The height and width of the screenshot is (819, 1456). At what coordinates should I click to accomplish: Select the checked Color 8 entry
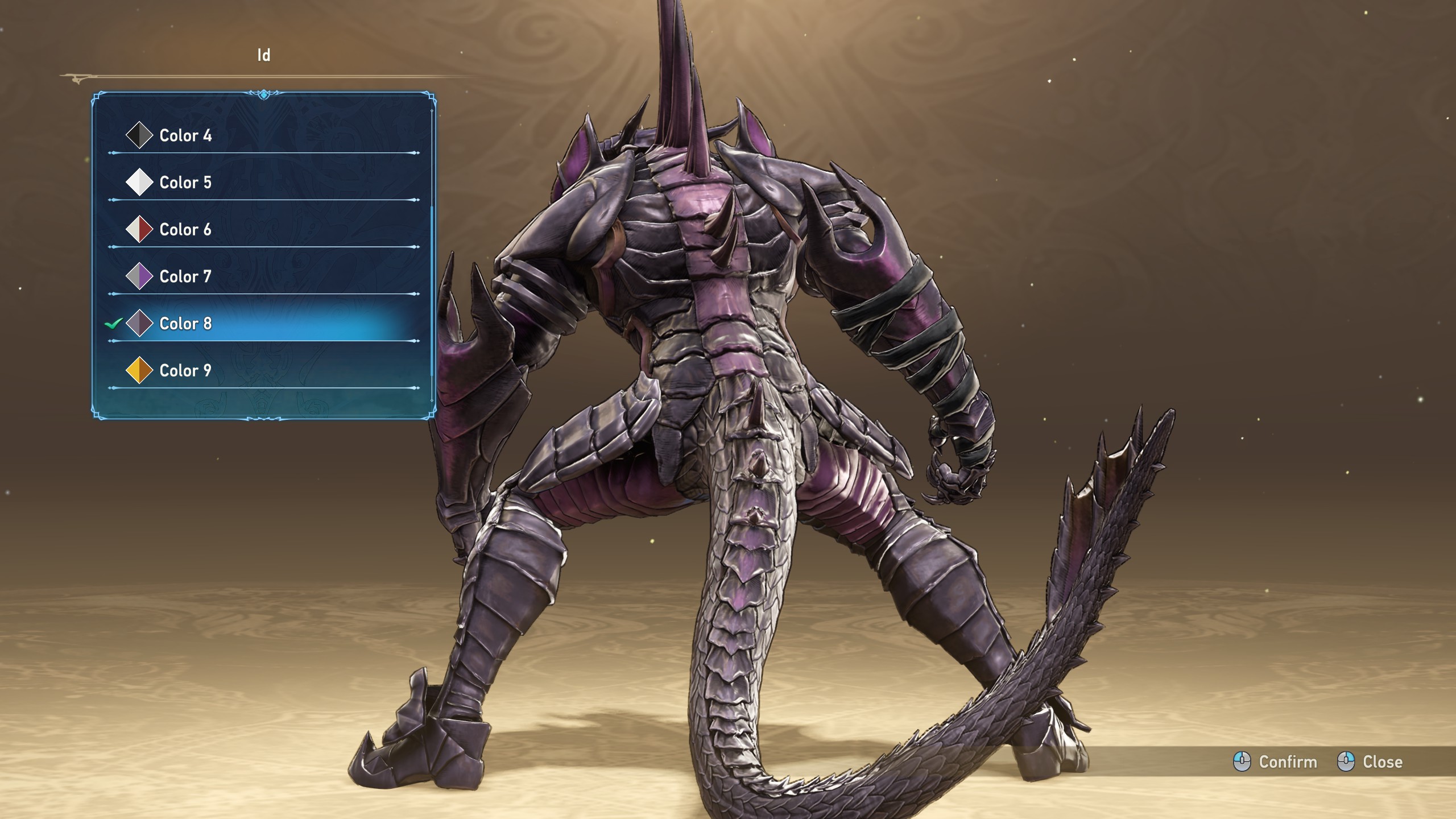pos(185,324)
